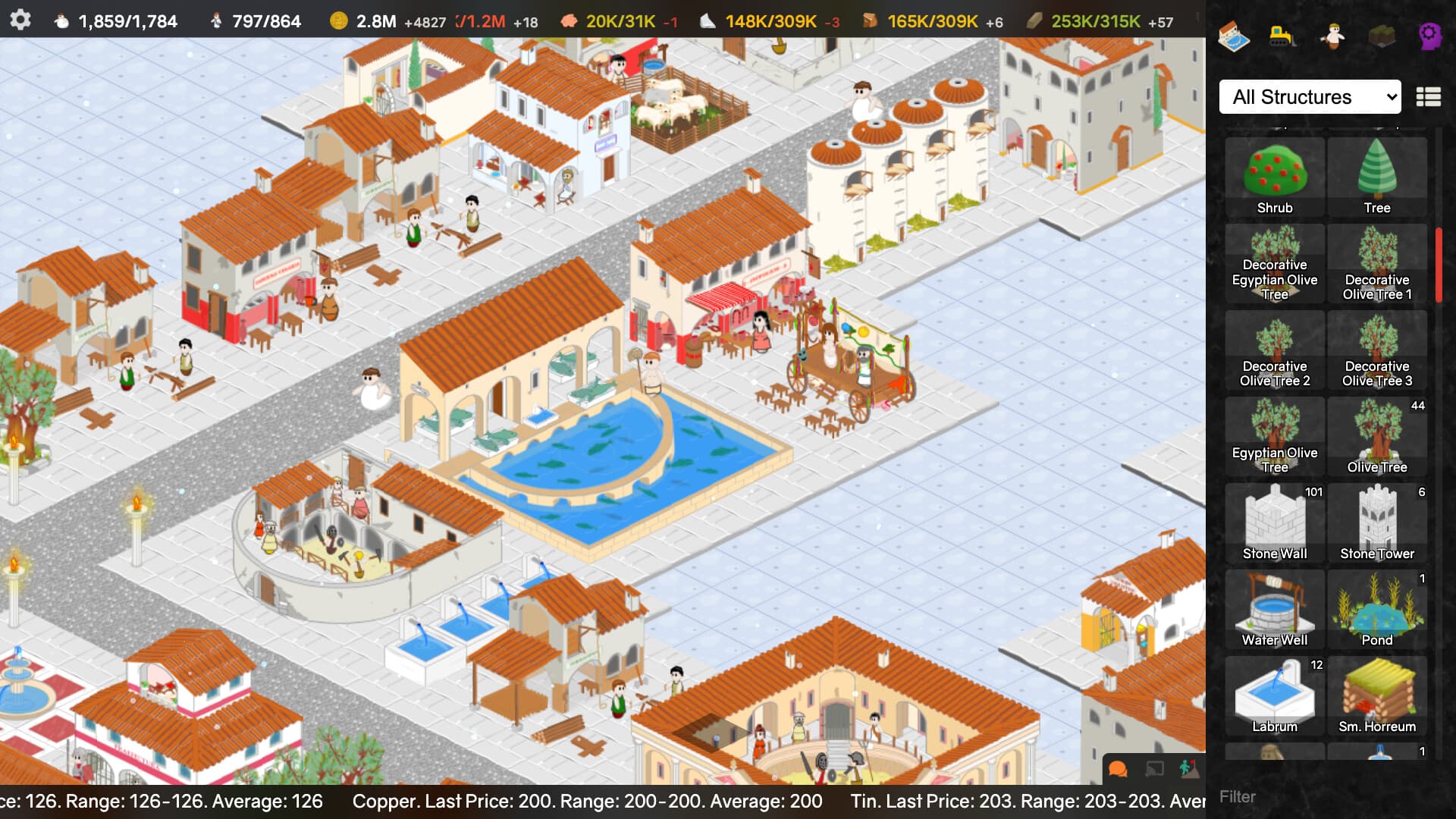Select the Pond build item

[x=1377, y=609]
